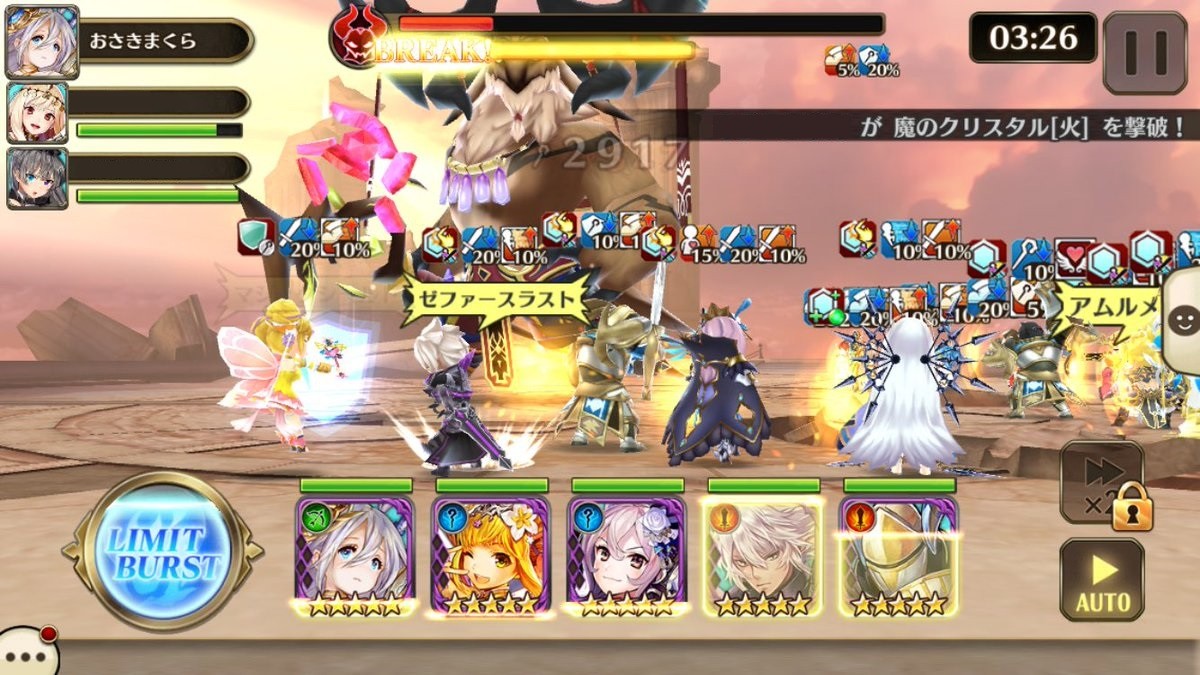Select the blonde red-eyed party member portrait
1200x675 pixels.
click(37, 113)
